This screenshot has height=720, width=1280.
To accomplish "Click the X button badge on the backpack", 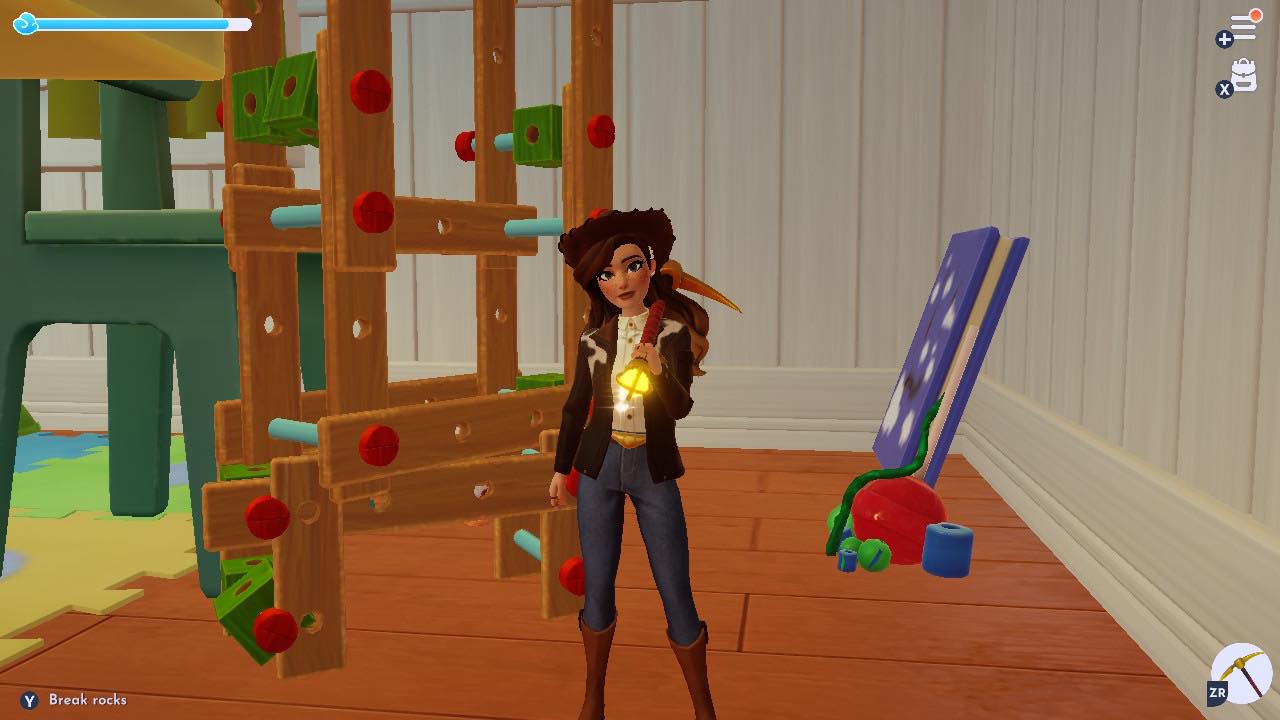I will (x=1224, y=89).
